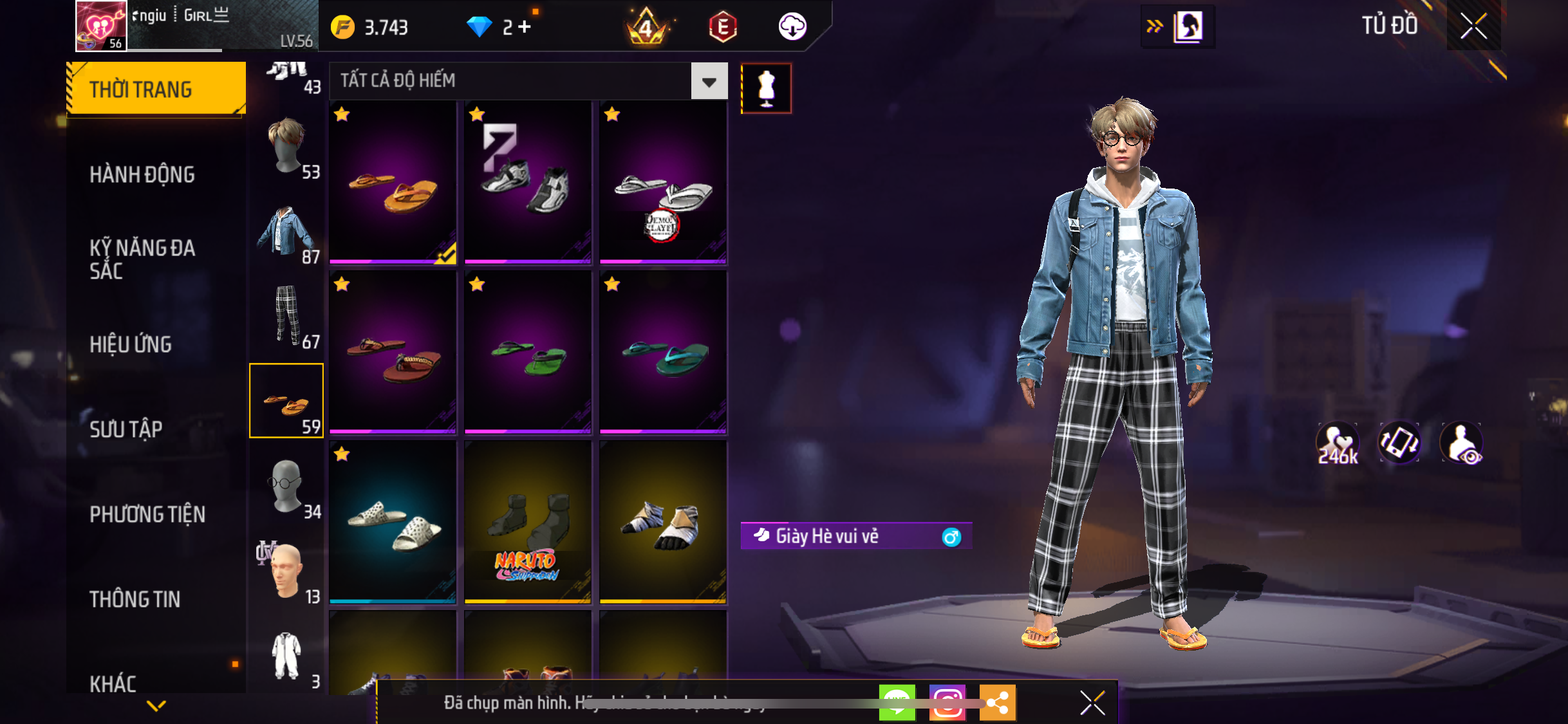Viewport: 1568px width, 724px height.
Task: Switch to the PHƯƠNG TIỆN tab
Action: tap(147, 514)
